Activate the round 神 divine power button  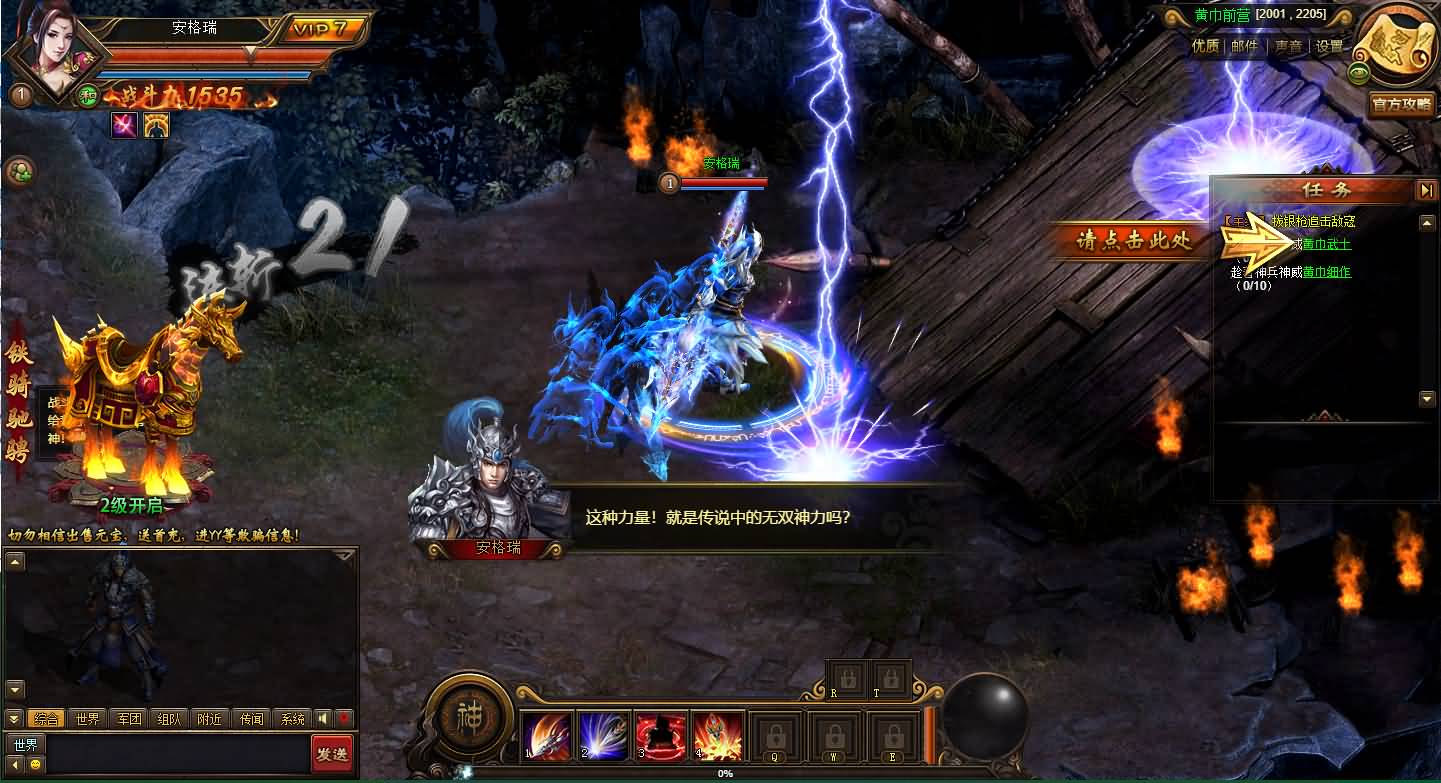coord(469,718)
